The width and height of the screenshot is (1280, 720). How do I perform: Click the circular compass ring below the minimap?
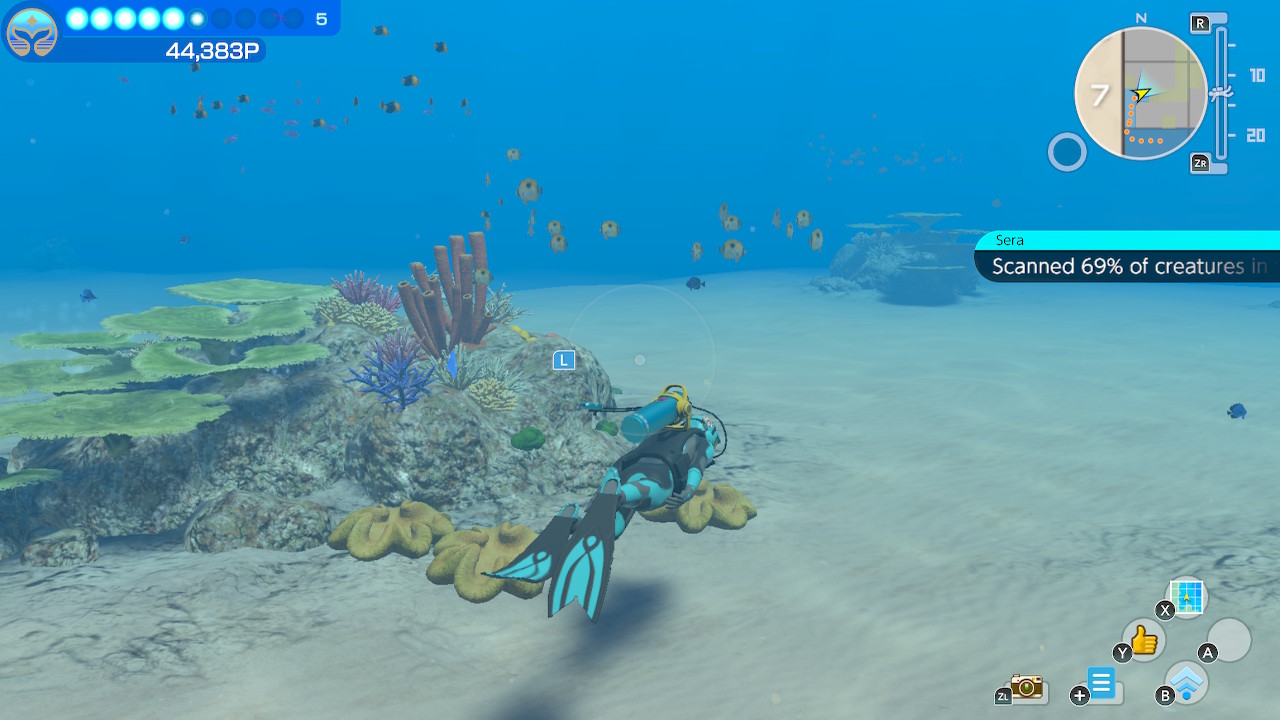coord(1066,152)
